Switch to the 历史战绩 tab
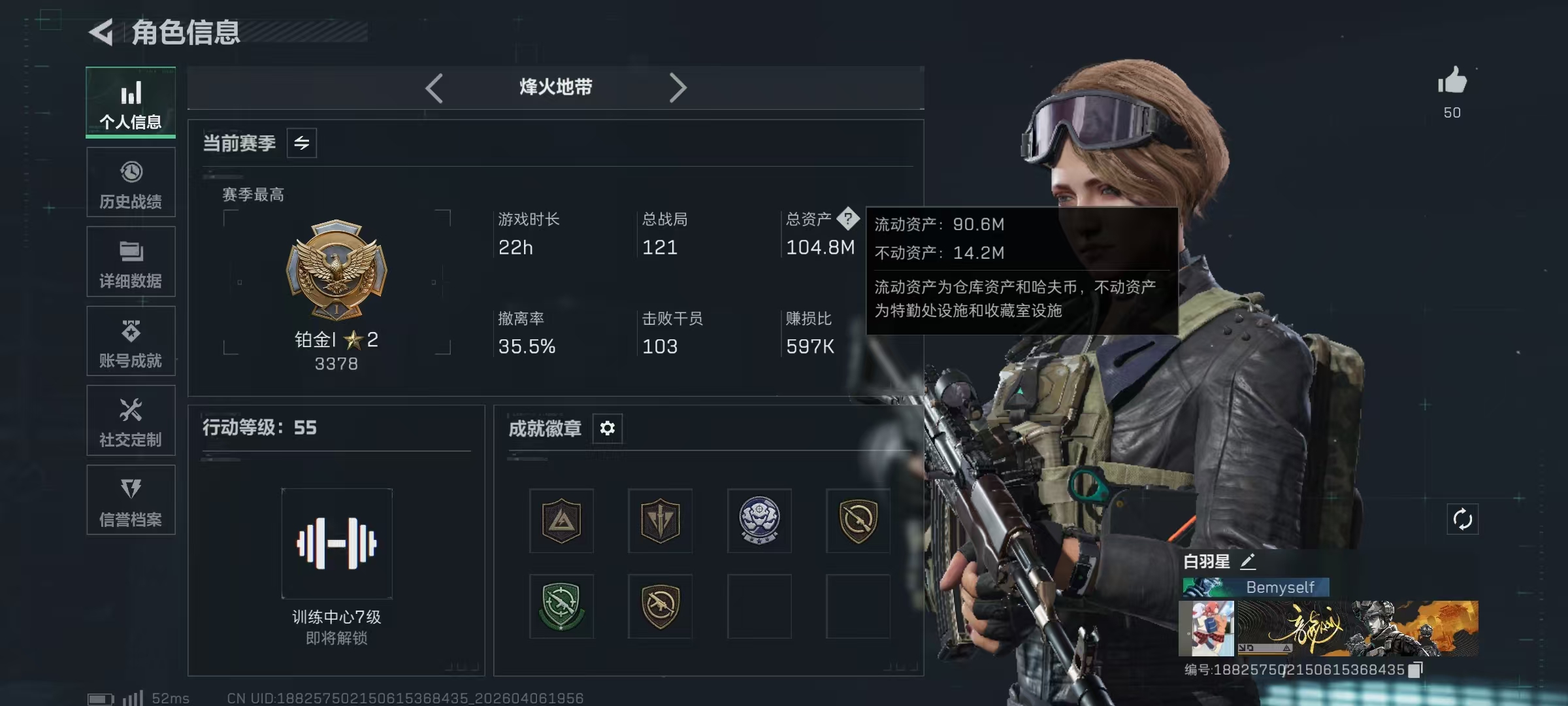The height and width of the screenshot is (706, 1568). (x=131, y=183)
